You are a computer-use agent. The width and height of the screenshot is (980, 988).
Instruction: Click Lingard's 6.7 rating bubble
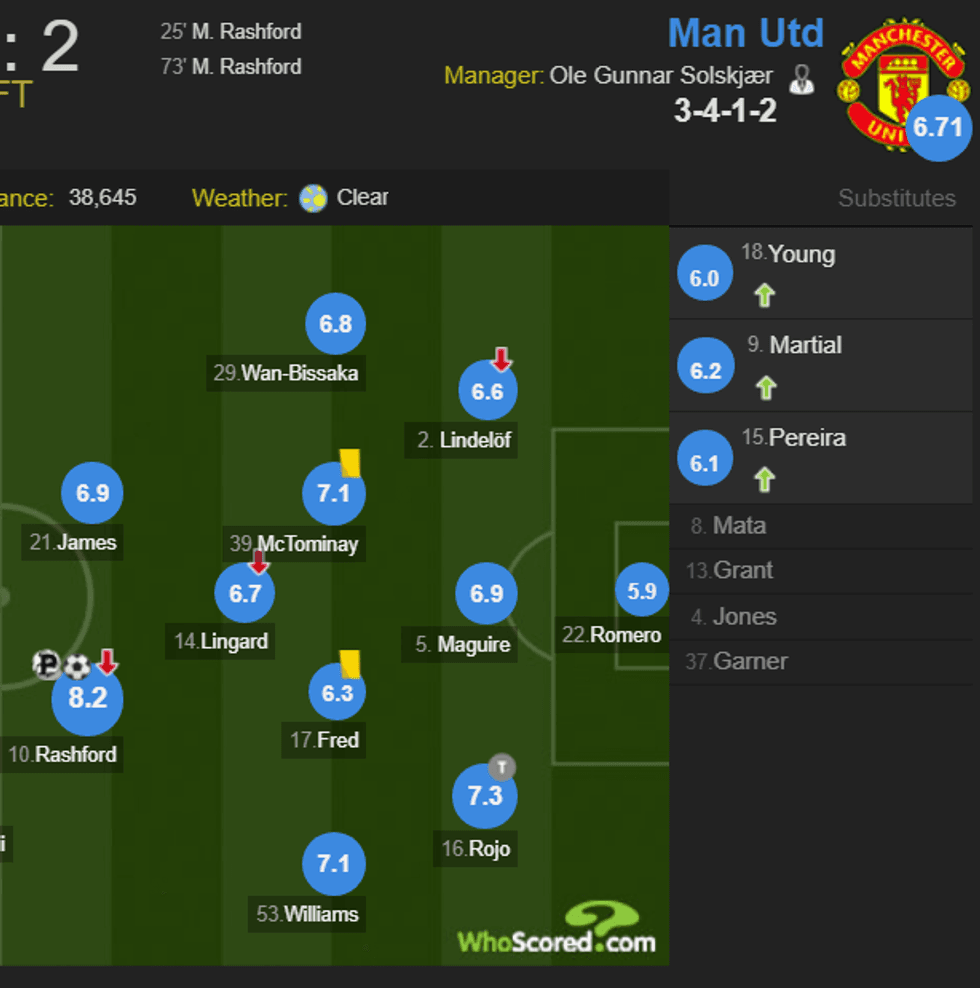tap(245, 593)
